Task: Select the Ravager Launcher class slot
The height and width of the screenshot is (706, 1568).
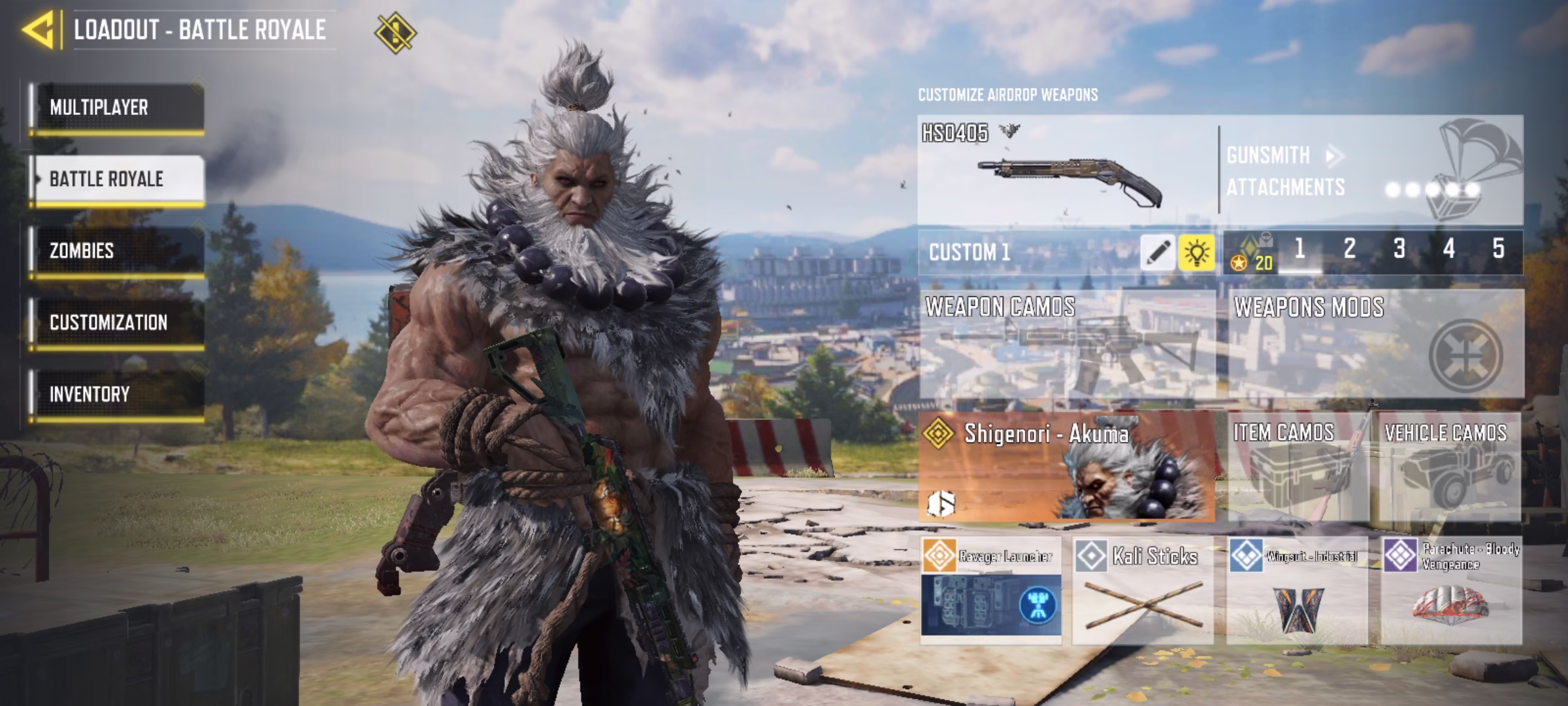Action: pos(991,590)
